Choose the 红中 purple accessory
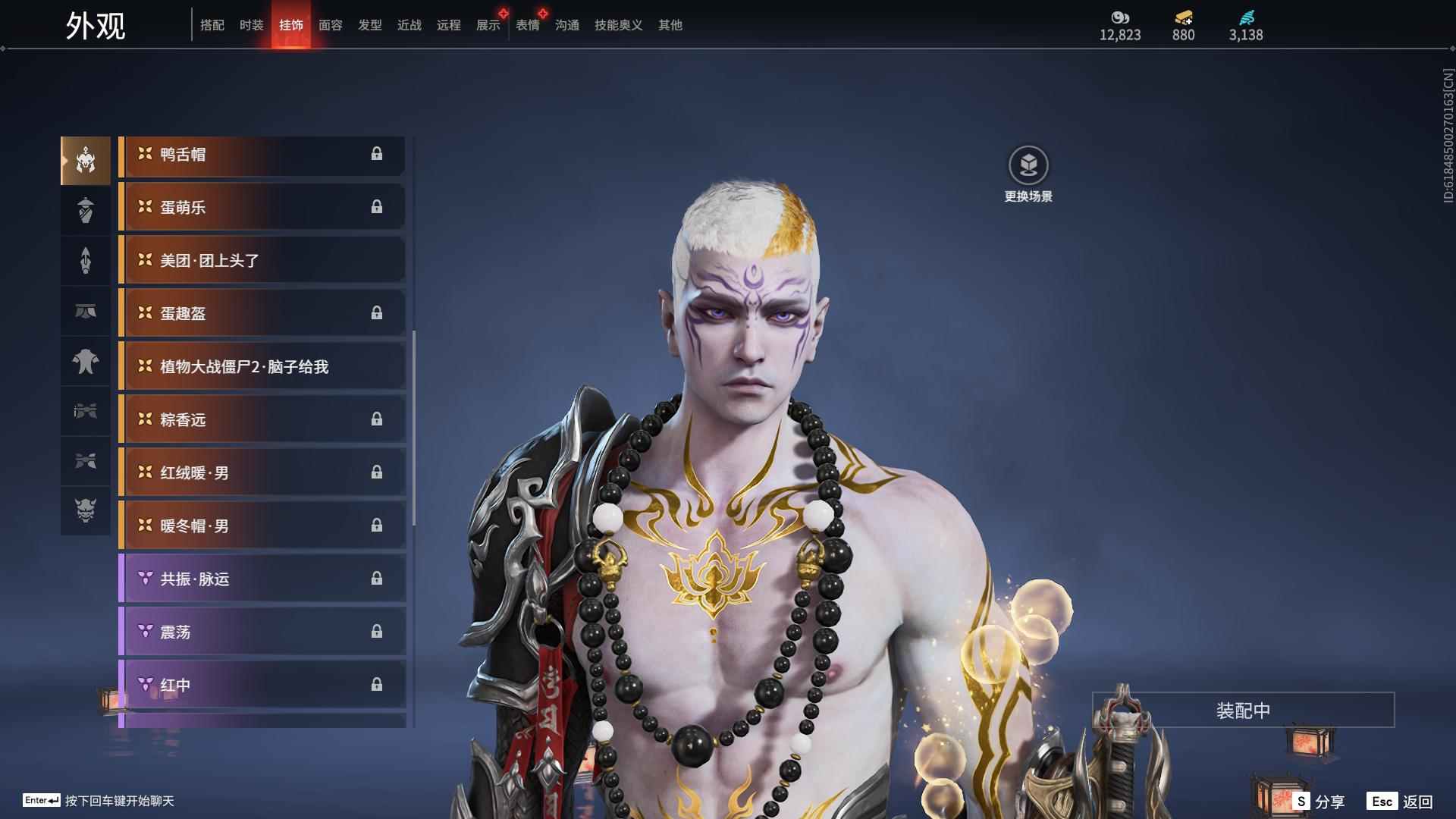This screenshot has width=1456, height=819. pos(262,686)
